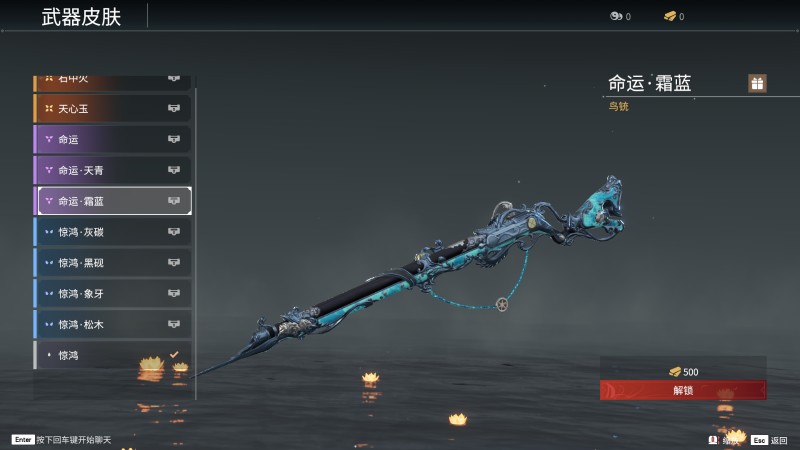The image size is (800, 450).
Task: Select the 惊鸿·象牙 skin
Action: (113, 294)
